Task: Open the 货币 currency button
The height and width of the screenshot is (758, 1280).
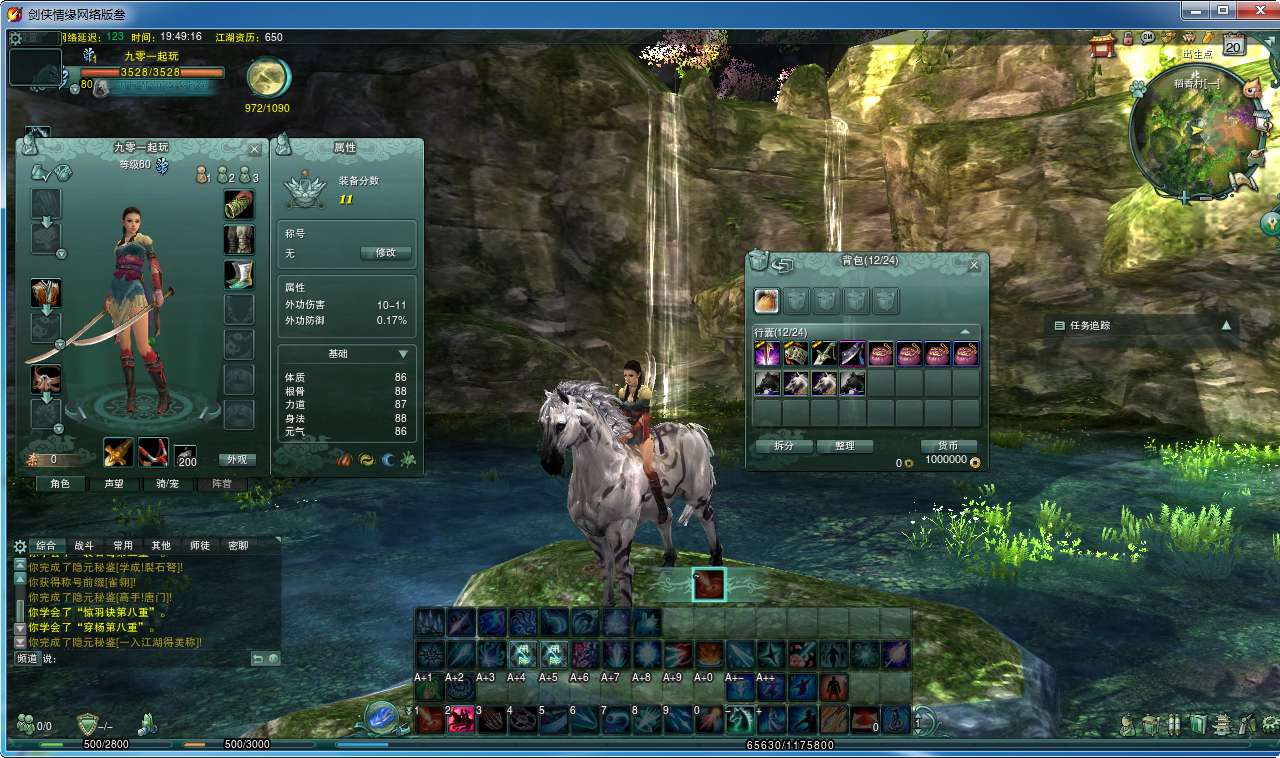Action: (947, 446)
